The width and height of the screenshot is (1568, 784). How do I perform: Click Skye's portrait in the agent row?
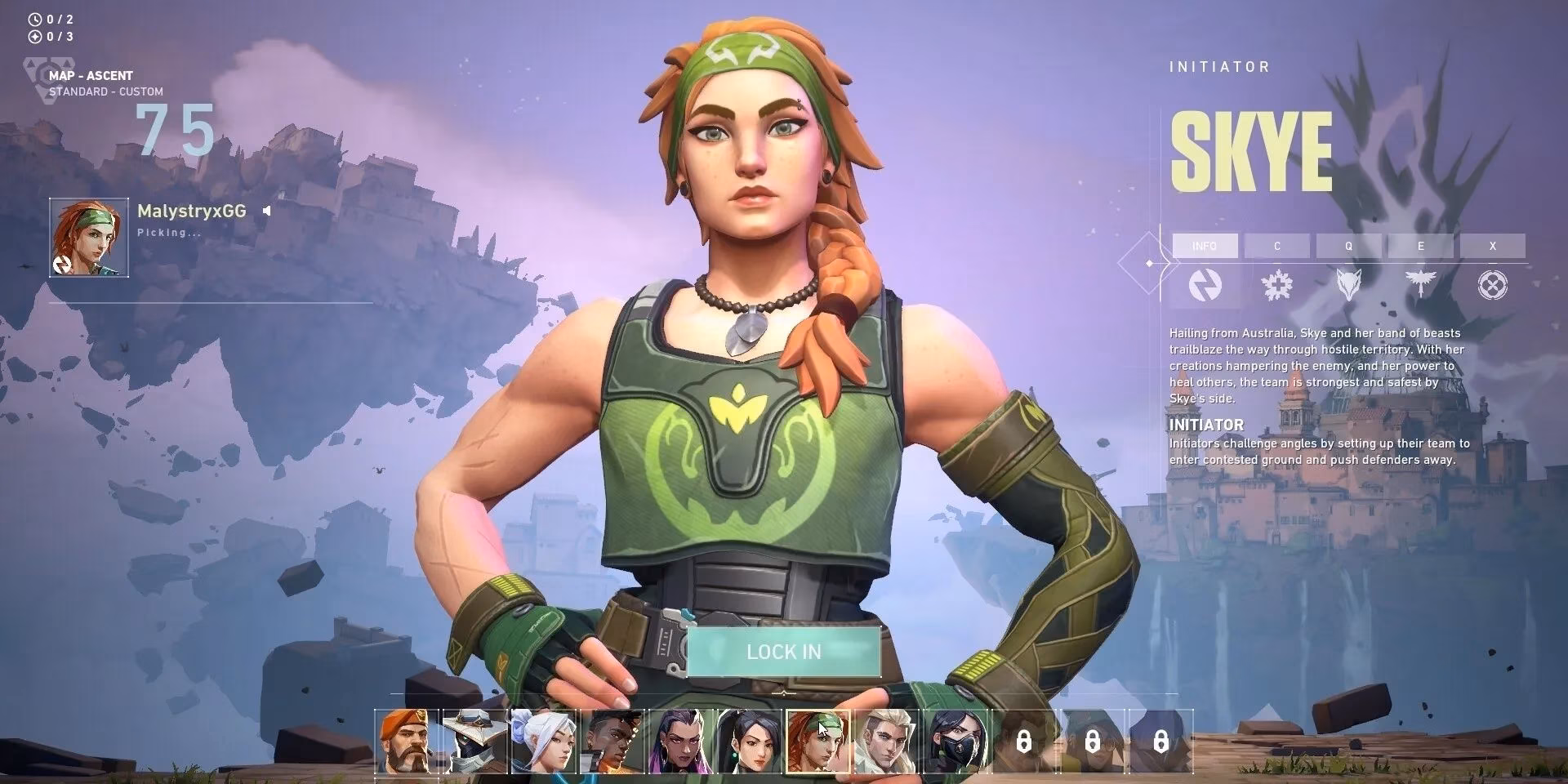coord(817,742)
